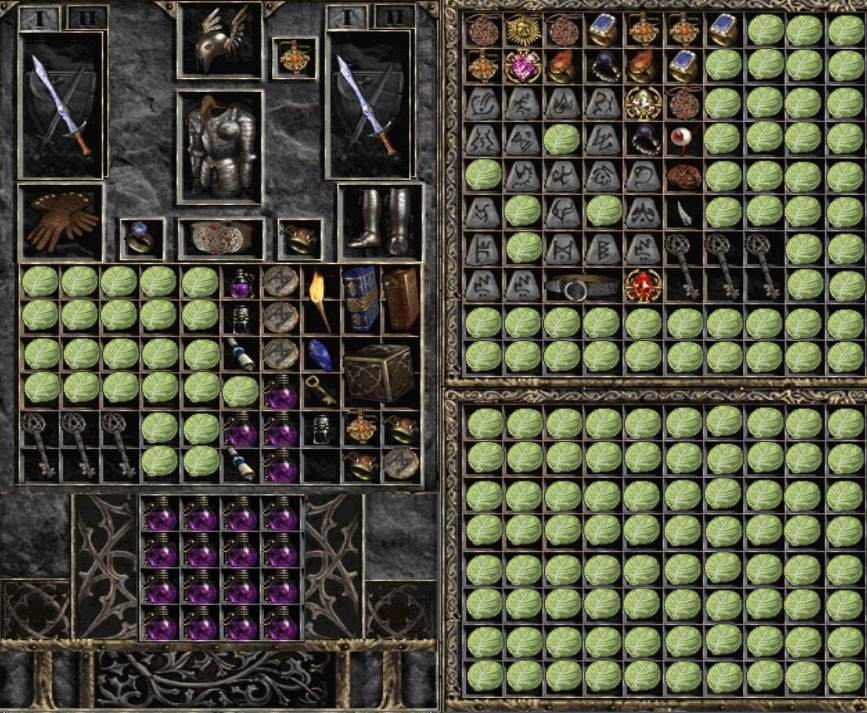Pick up the equipped leather gloves

coord(61,221)
